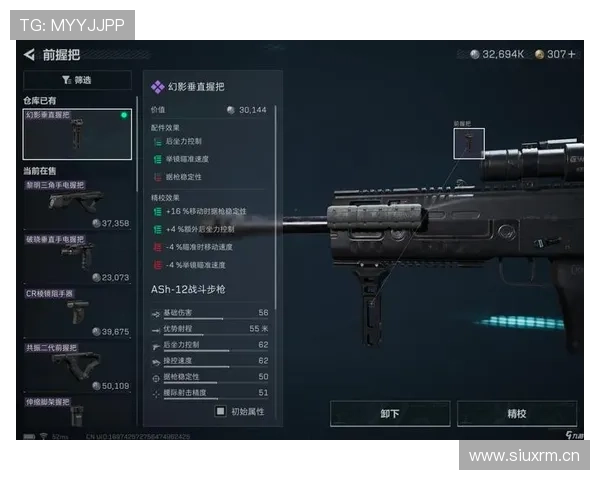Viewport: 600px width, 480px height.
Task: Select the owned 幻影垂直握把 grip
Action: [x=78, y=134]
